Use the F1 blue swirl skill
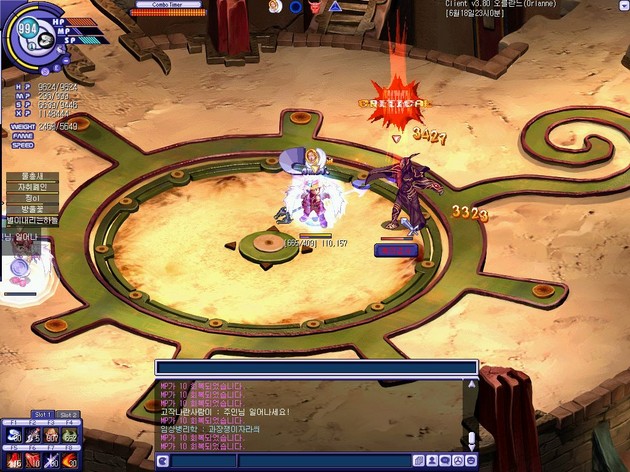The width and height of the screenshot is (630, 472). [x=15, y=436]
